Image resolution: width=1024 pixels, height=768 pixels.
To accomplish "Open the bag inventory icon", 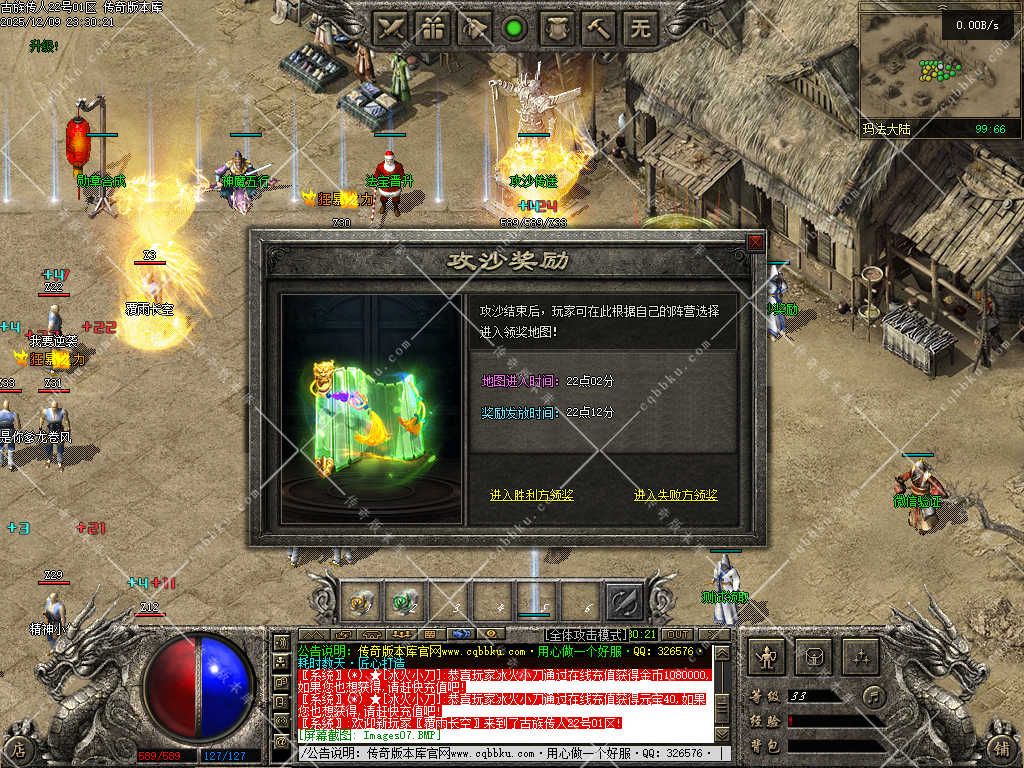I will point(813,657).
